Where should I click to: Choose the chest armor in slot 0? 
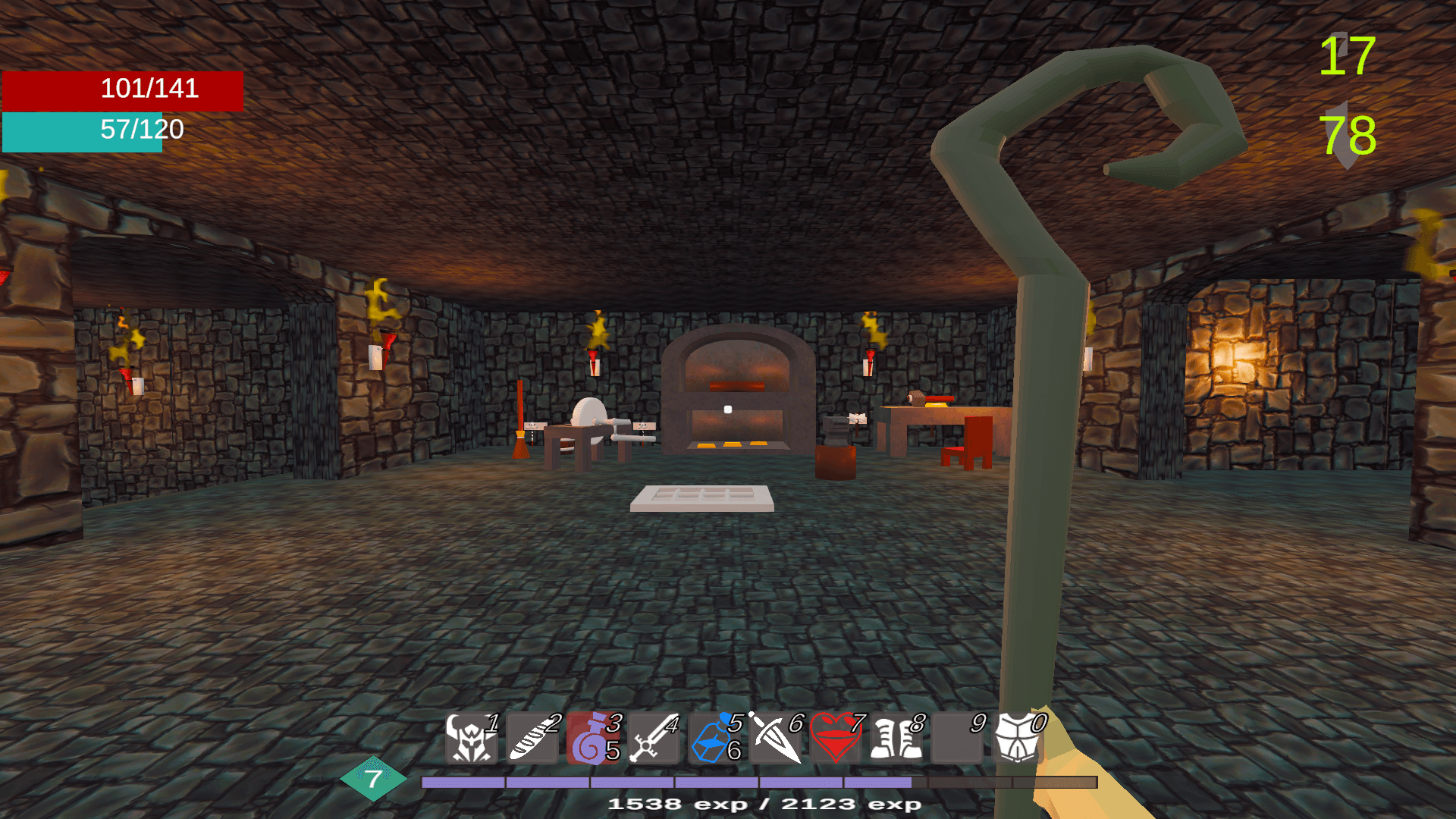click(1017, 738)
